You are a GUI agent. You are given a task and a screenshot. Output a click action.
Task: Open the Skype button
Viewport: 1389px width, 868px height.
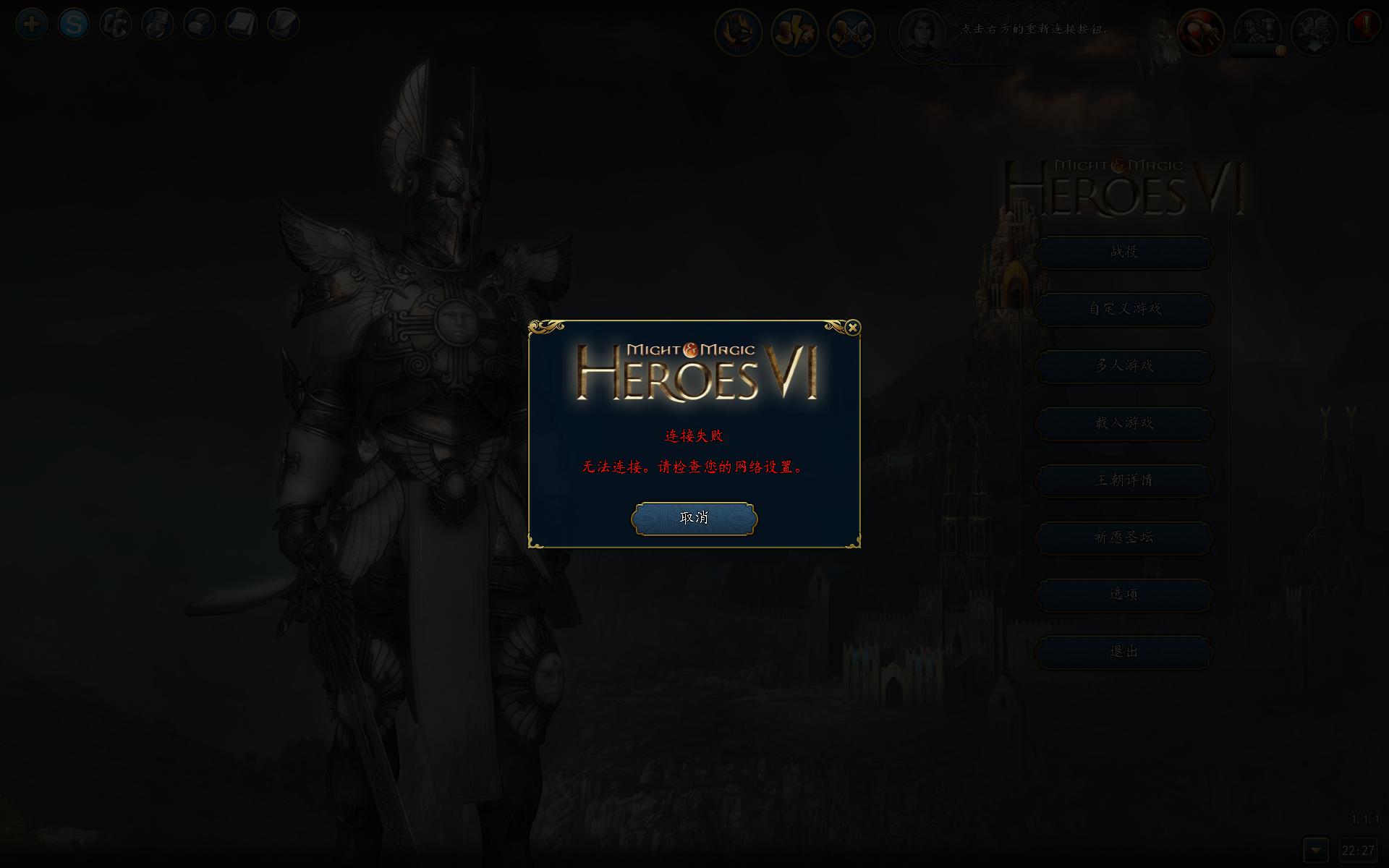74,25
